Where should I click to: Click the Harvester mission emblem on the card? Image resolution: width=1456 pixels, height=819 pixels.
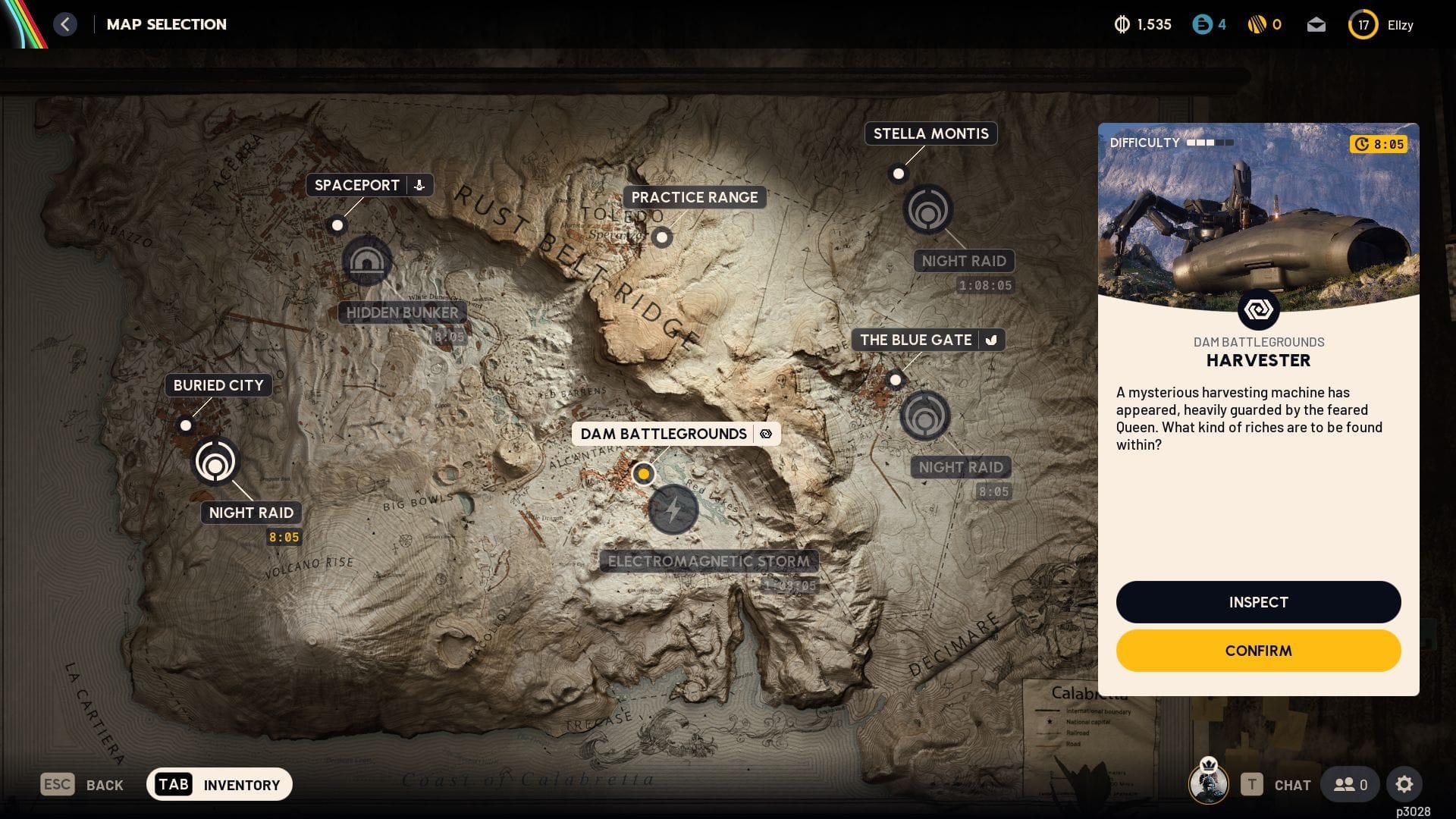tap(1258, 309)
